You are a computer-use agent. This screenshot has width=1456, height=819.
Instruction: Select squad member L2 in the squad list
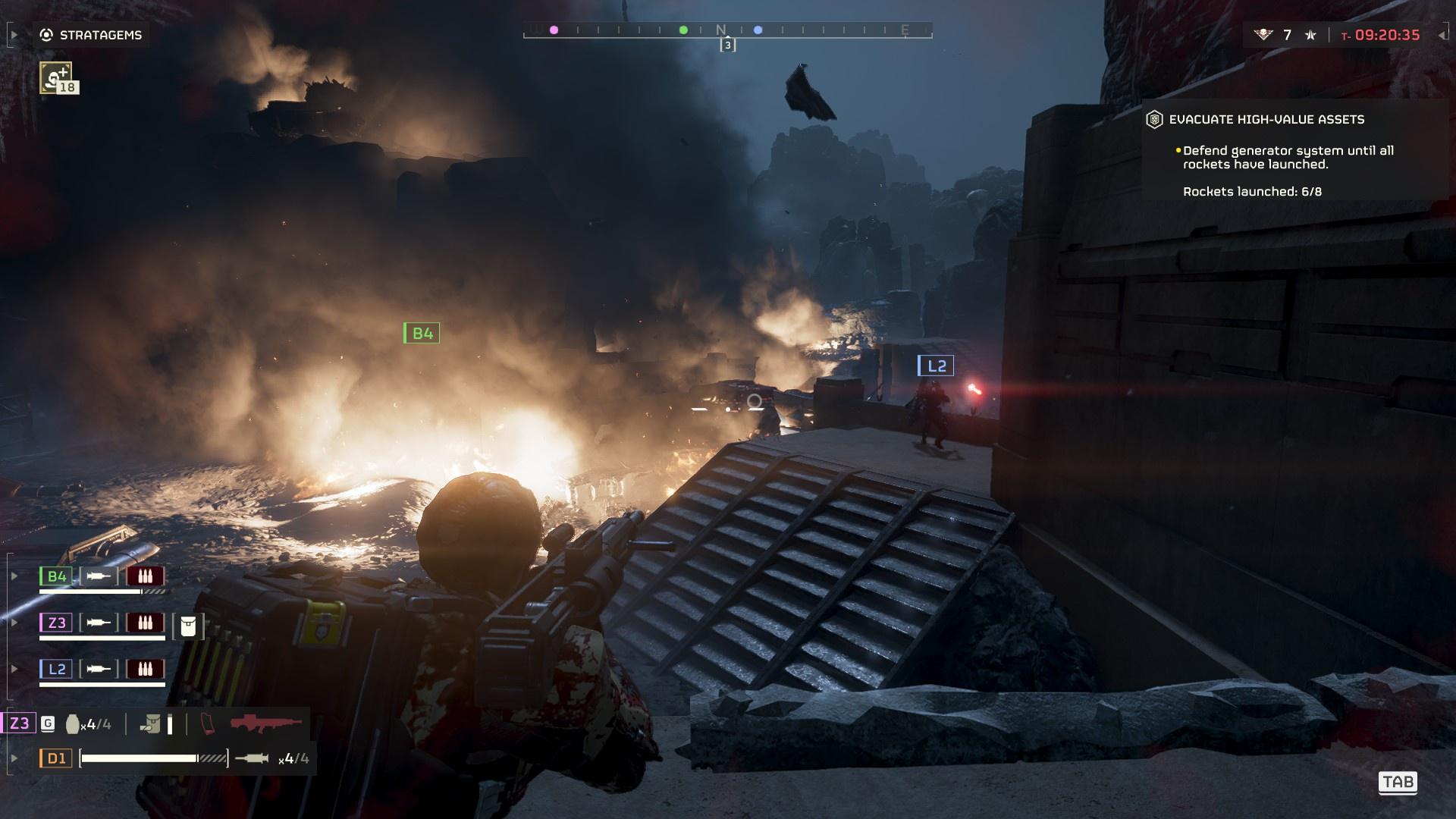57,669
